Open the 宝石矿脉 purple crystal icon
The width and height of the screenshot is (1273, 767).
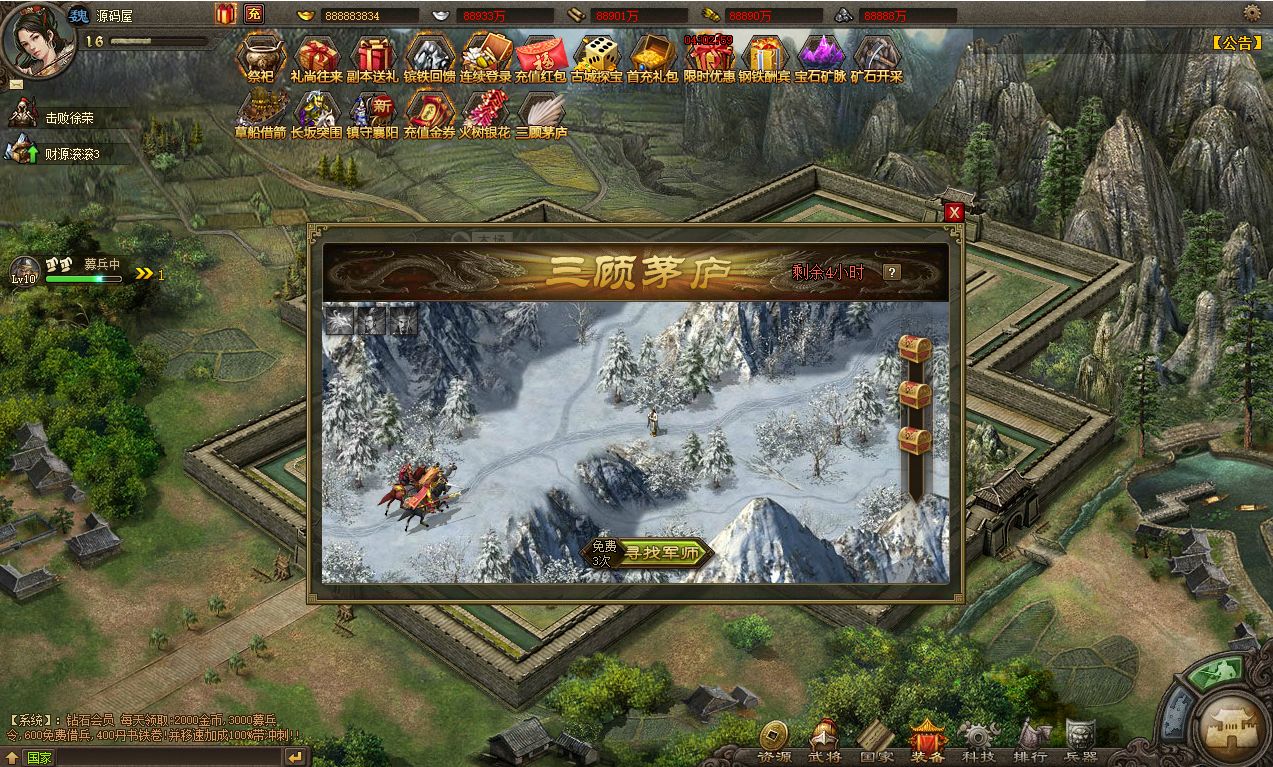pyautogui.click(x=820, y=55)
